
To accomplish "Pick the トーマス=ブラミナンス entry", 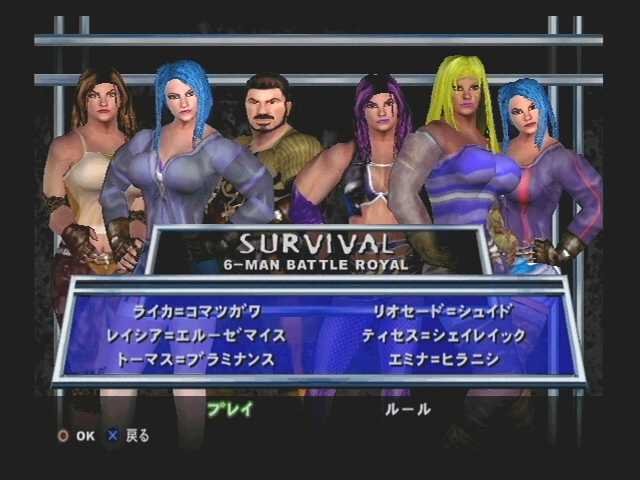I will tap(196, 358).
